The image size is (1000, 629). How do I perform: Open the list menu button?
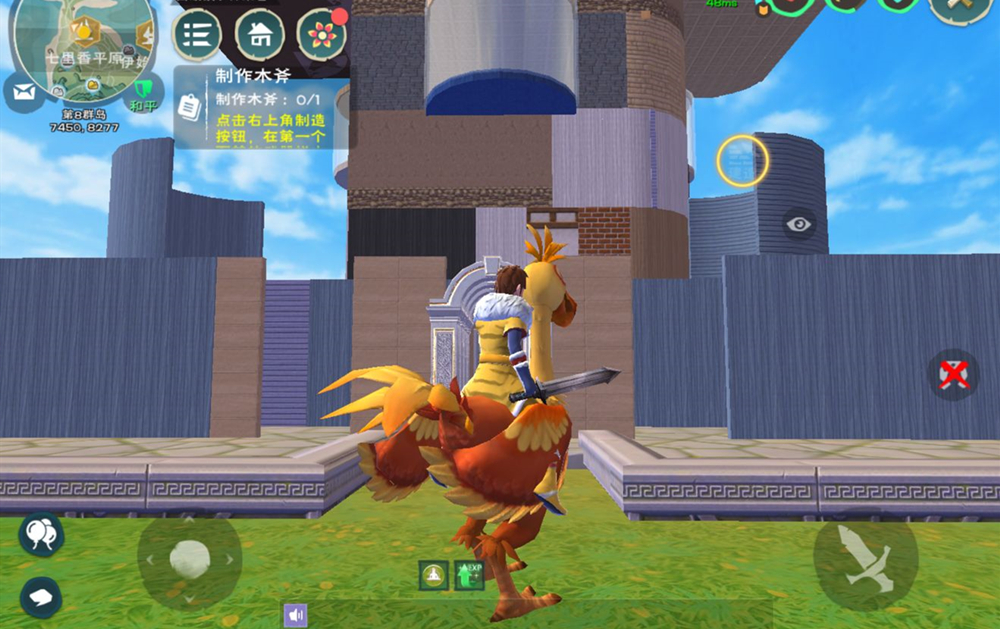click(x=197, y=35)
